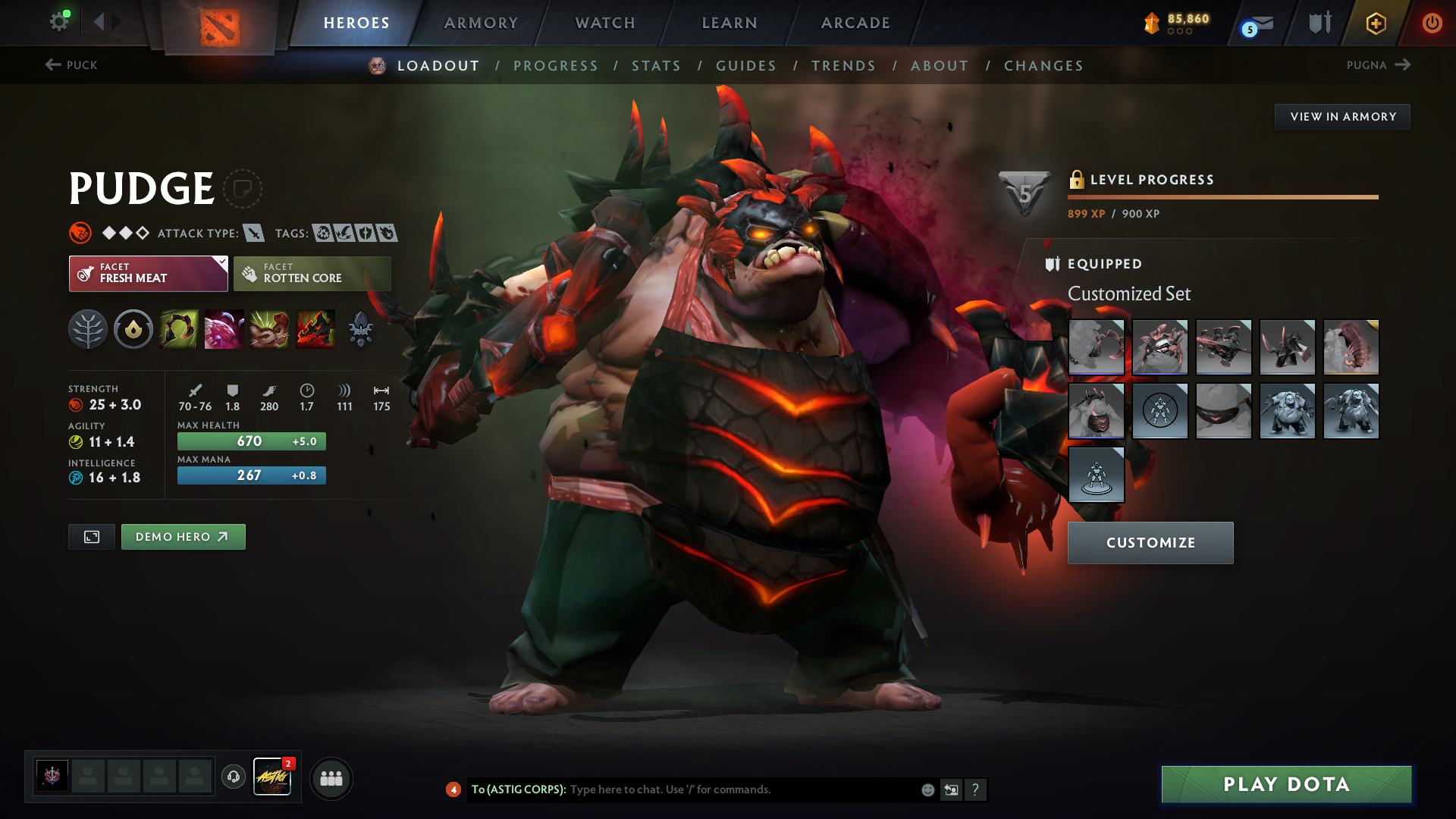Viewport: 1456px width, 819px height.
Task: Go to the Learn tab
Action: (730, 23)
